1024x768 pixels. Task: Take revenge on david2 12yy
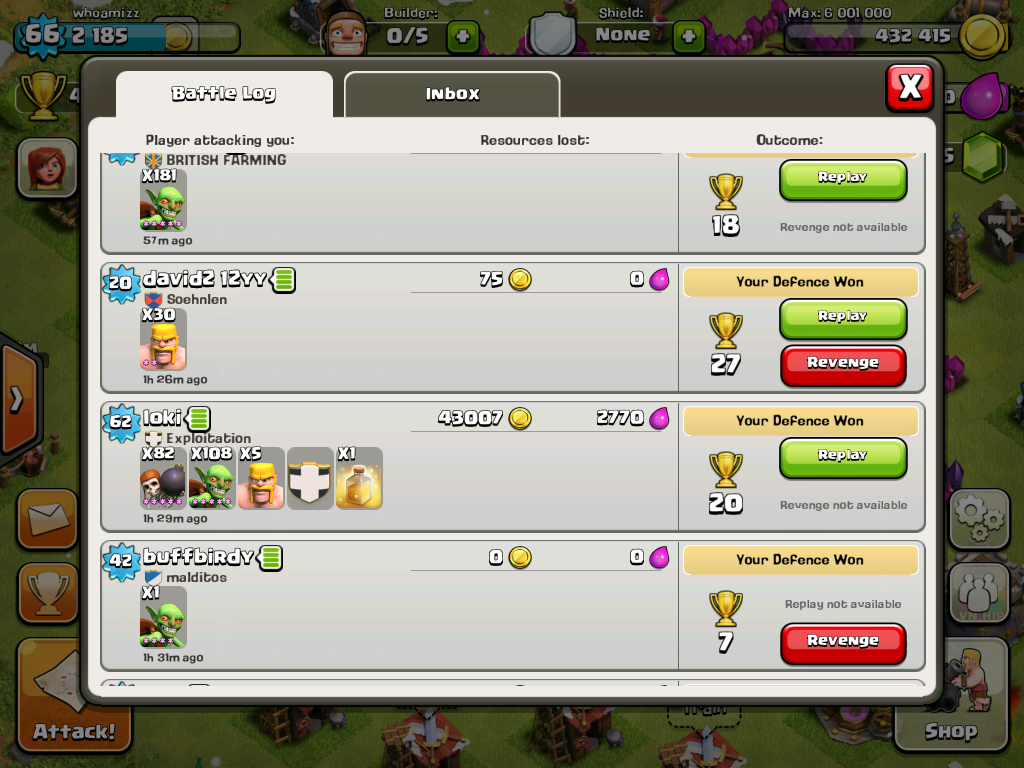(842, 364)
